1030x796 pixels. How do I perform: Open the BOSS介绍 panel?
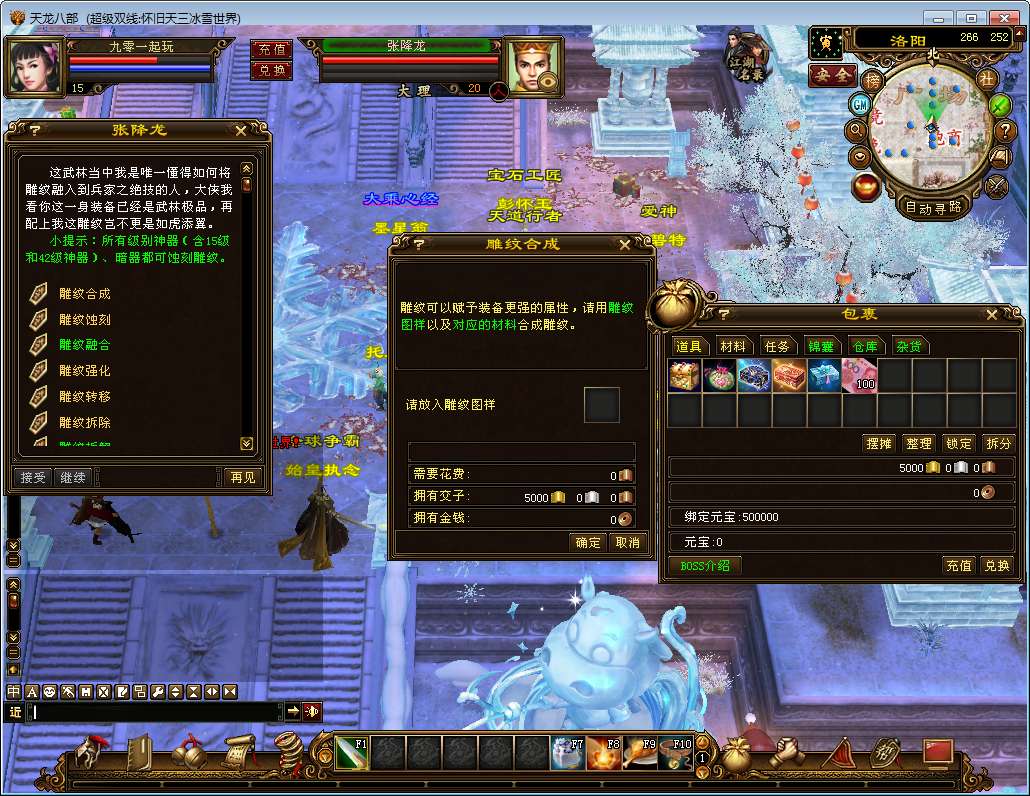click(705, 565)
